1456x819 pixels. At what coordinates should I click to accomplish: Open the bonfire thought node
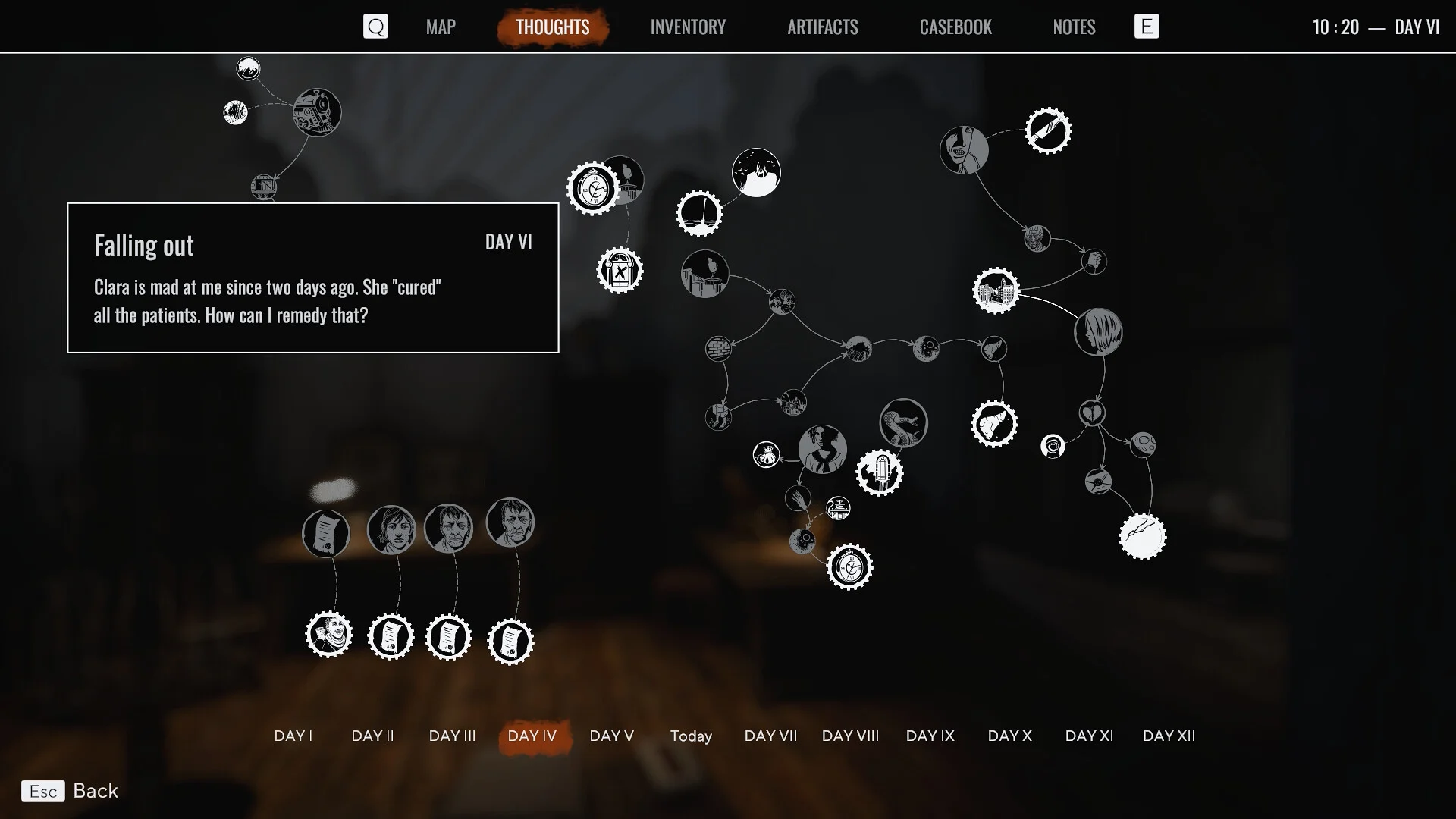[756, 173]
